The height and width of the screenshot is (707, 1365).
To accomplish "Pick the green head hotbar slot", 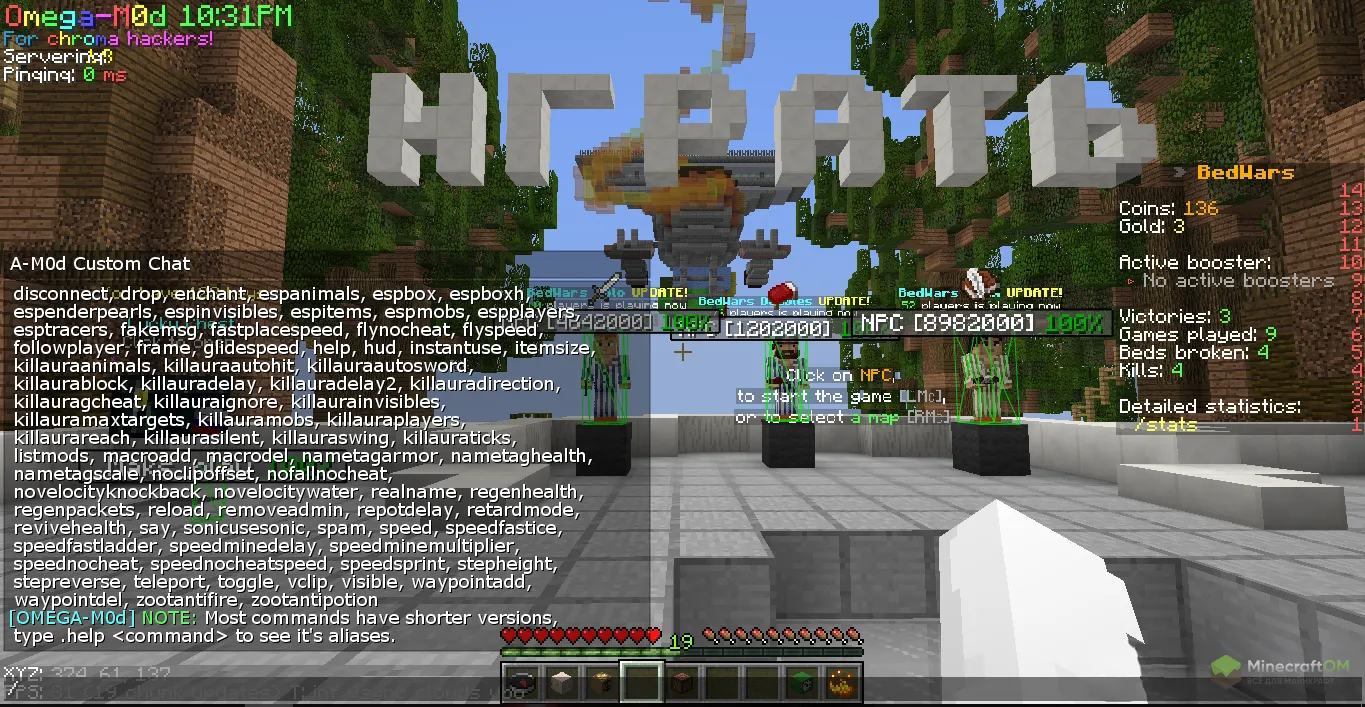I will (801, 684).
